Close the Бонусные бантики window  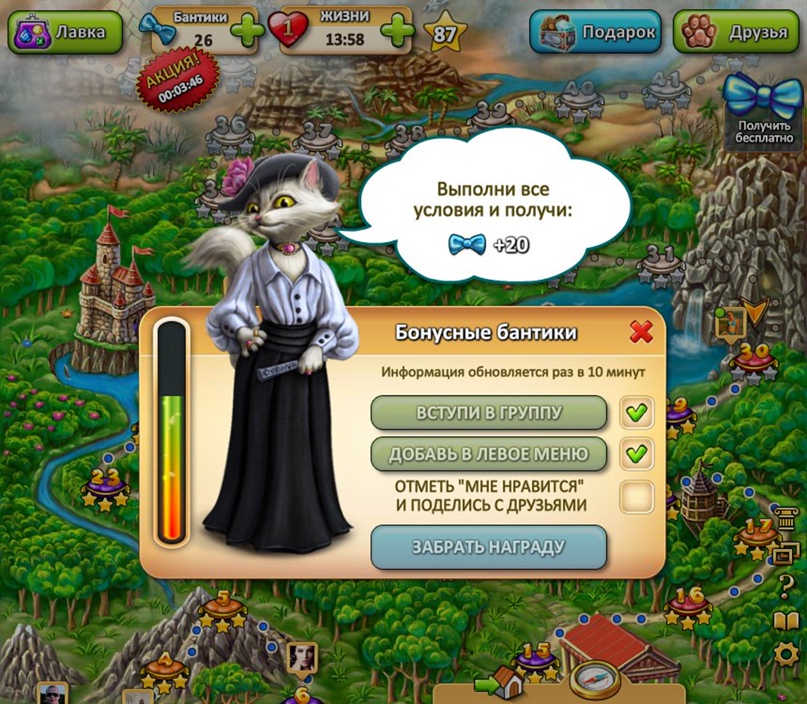641,332
